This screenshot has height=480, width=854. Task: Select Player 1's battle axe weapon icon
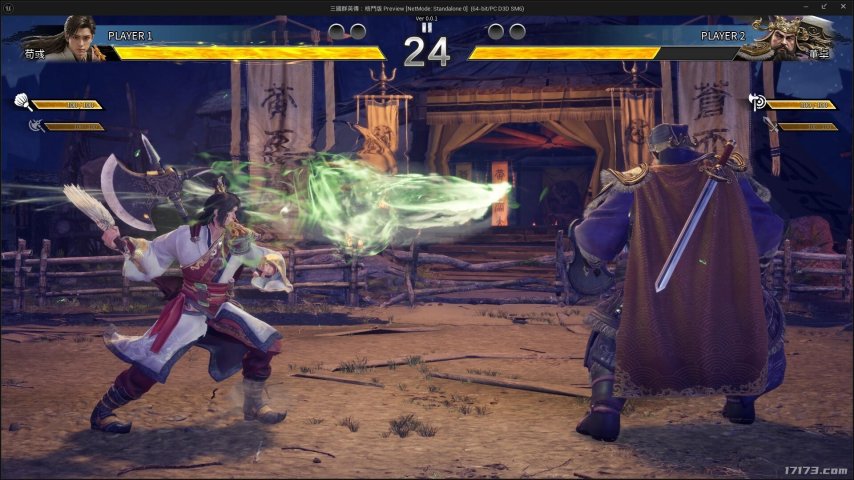tap(36, 126)
